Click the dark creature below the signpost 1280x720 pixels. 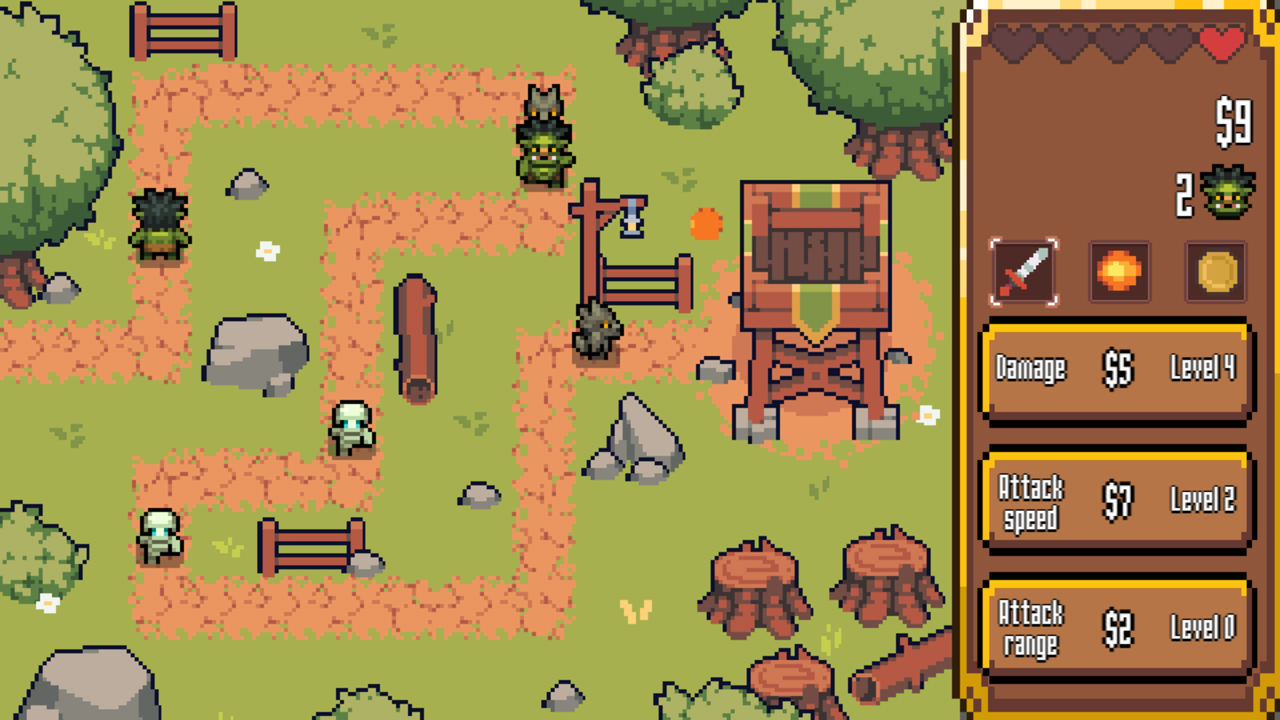597,330
